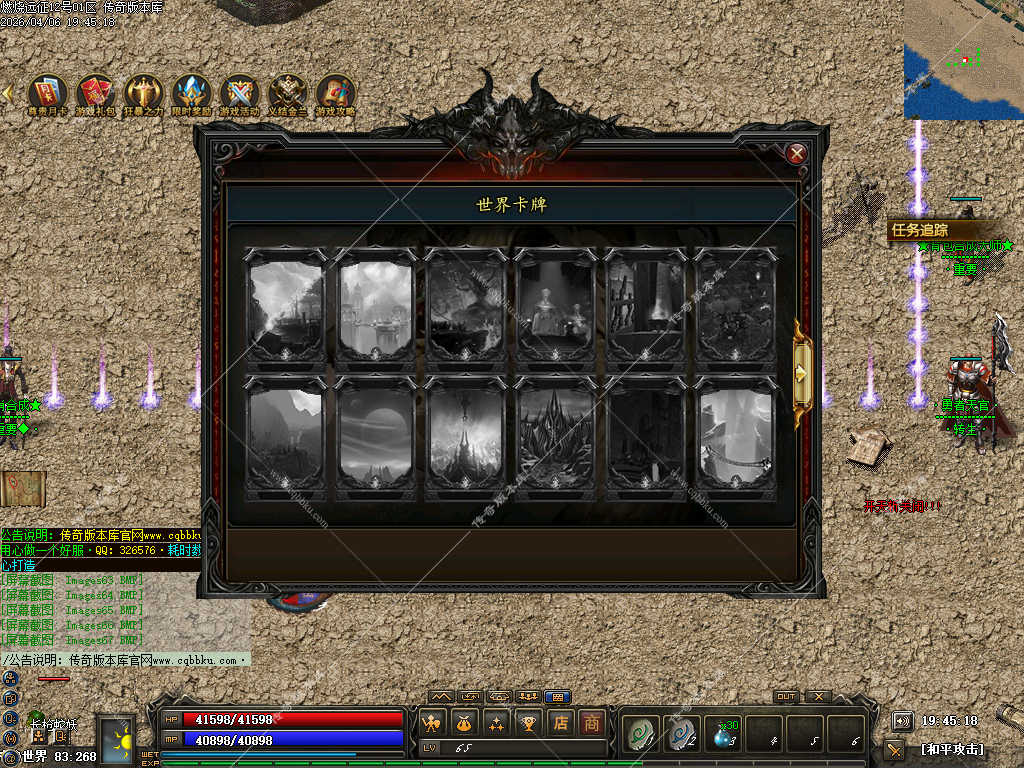Open the 限时奖励 timed reward icon
The height and width of the screenshot is (768, 1024).
(x=191, y=92)
